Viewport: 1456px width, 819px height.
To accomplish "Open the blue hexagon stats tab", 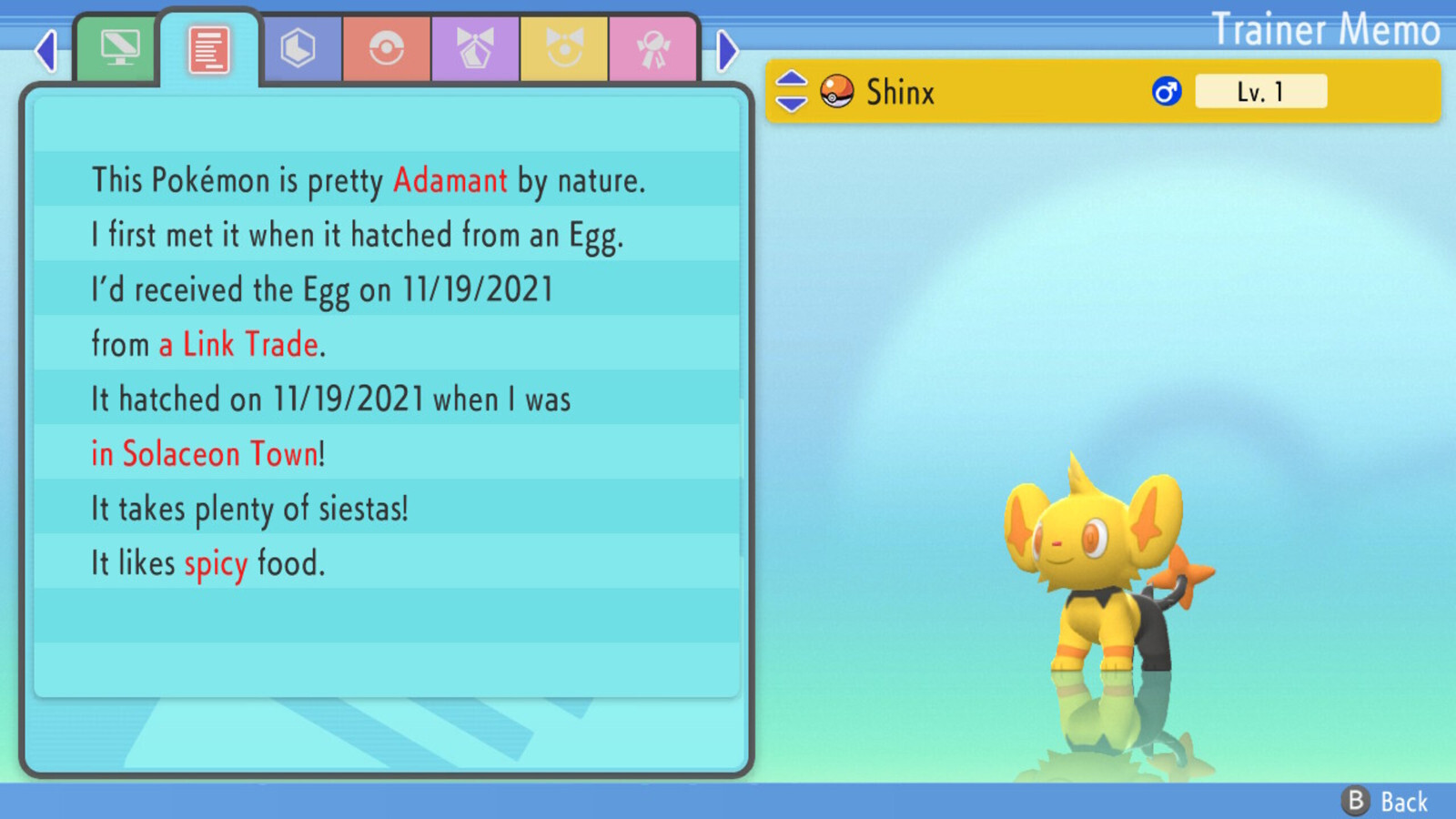I will pyautogui.click(x=298, y=49).
